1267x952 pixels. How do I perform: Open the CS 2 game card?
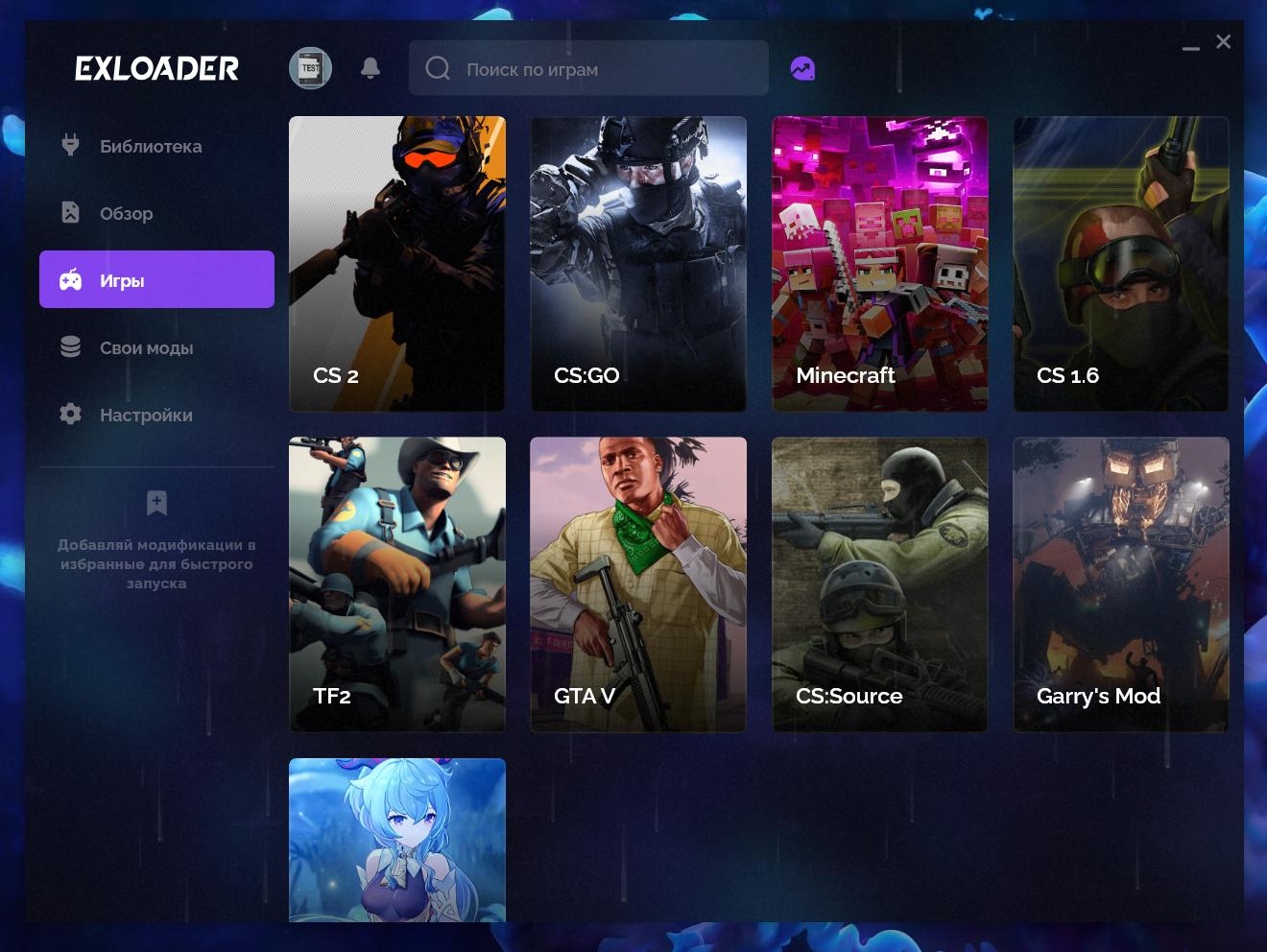(x=397, y=264)
